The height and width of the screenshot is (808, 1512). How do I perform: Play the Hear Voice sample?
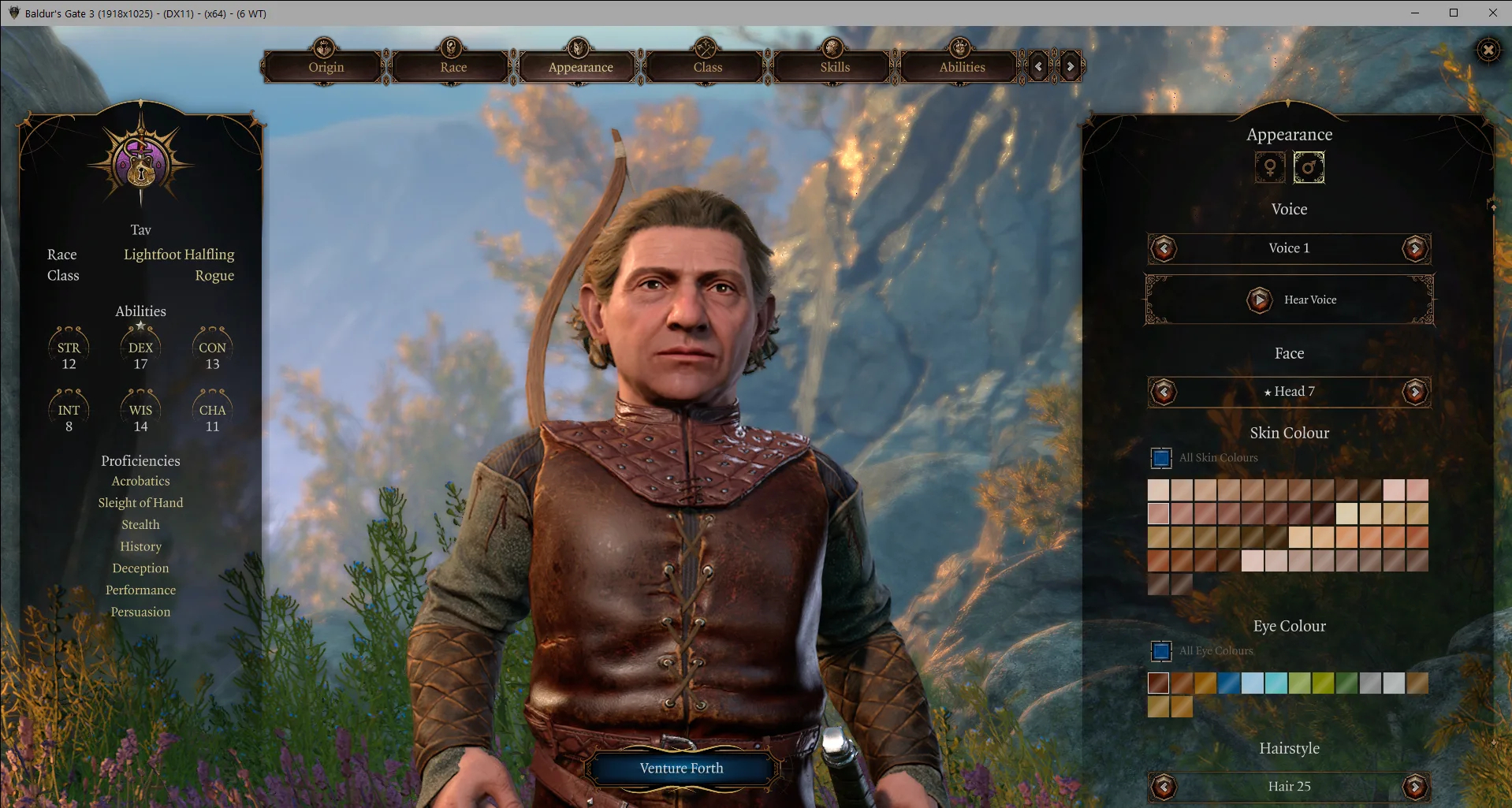(x=1260, y=300)
